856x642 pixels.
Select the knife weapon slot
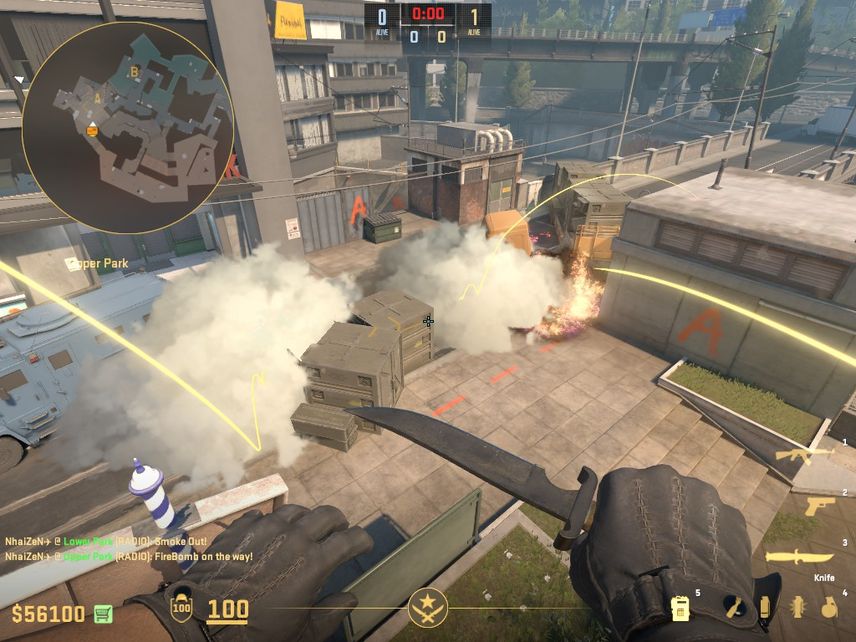pos(799,557)
